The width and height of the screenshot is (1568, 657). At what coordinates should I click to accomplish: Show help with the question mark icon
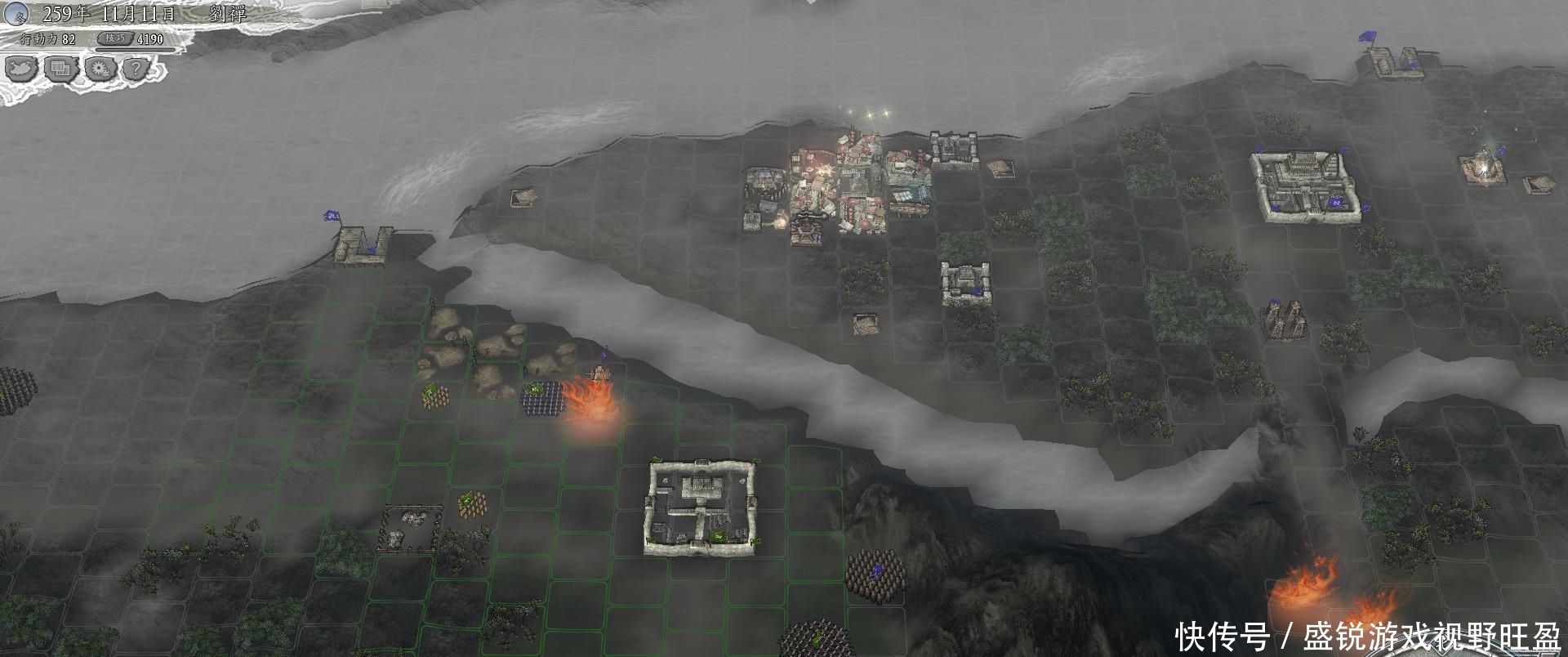click(137, 69)
